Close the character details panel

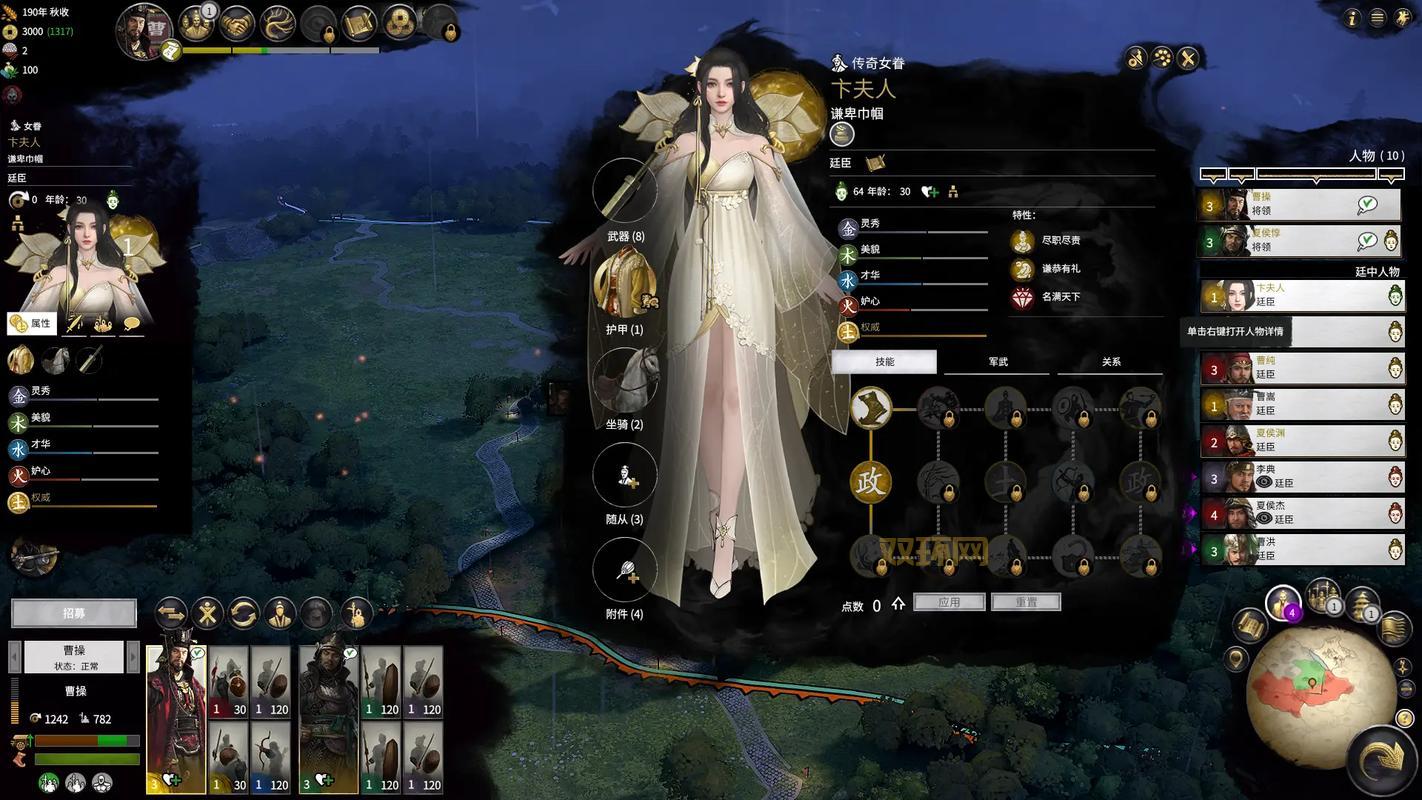(x=1187, y=58)
